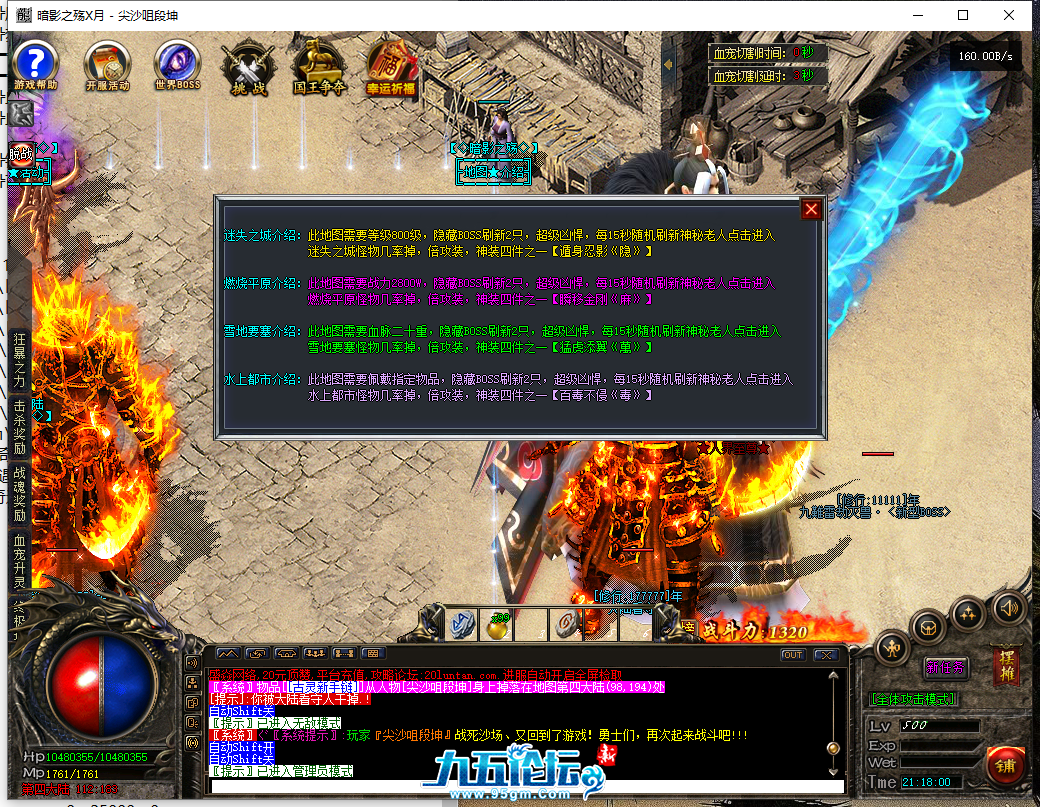Open the 世界BOSS menu
This screenshot has width=1040, height=807.
pos(177,64)
